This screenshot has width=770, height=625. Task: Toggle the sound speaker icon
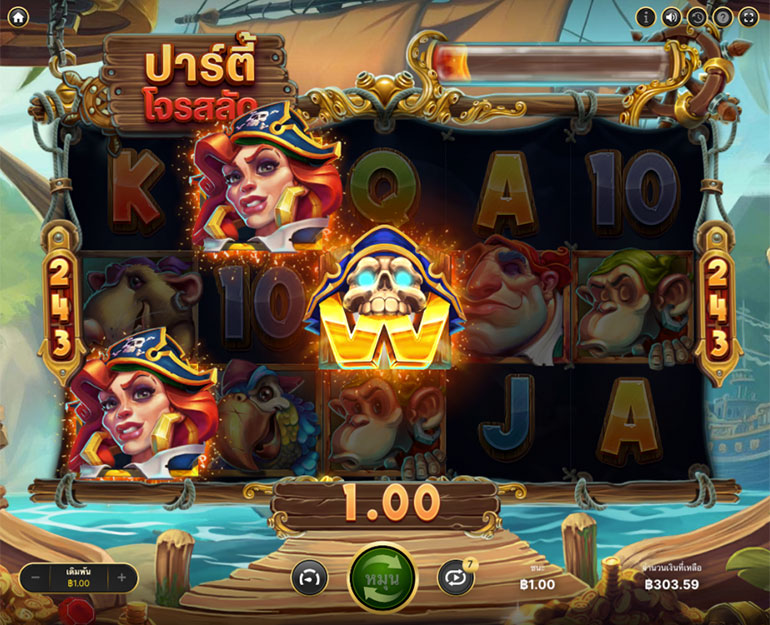[x=671, y=17]
